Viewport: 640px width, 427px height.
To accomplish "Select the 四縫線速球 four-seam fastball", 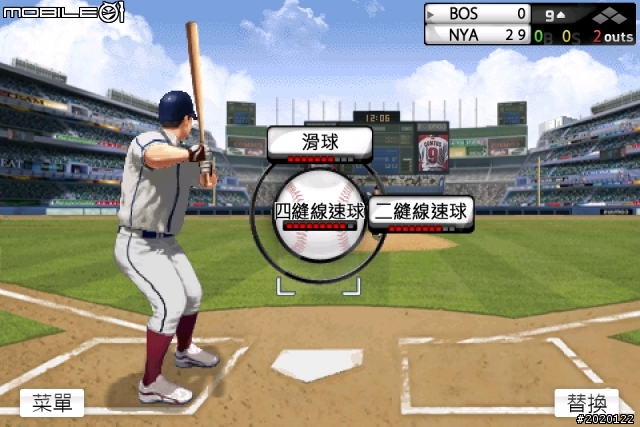I will pos(319,212).
